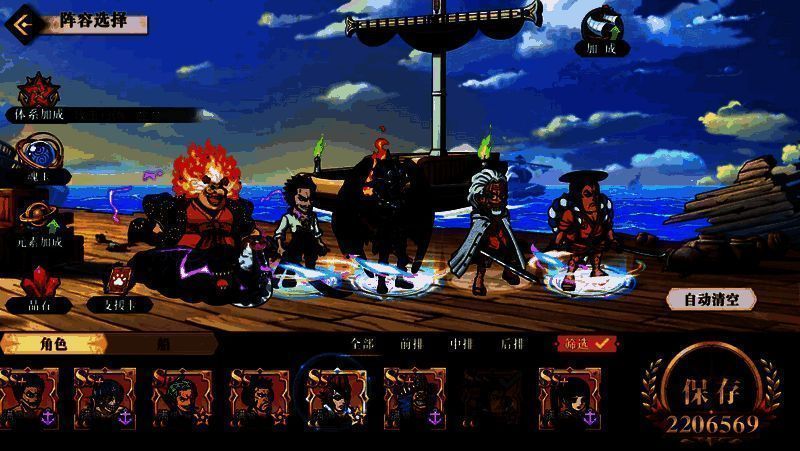The height and width of the screenshot is (451, 800).
Task: Select the green-haired swordsman character card
Action: 181,398
